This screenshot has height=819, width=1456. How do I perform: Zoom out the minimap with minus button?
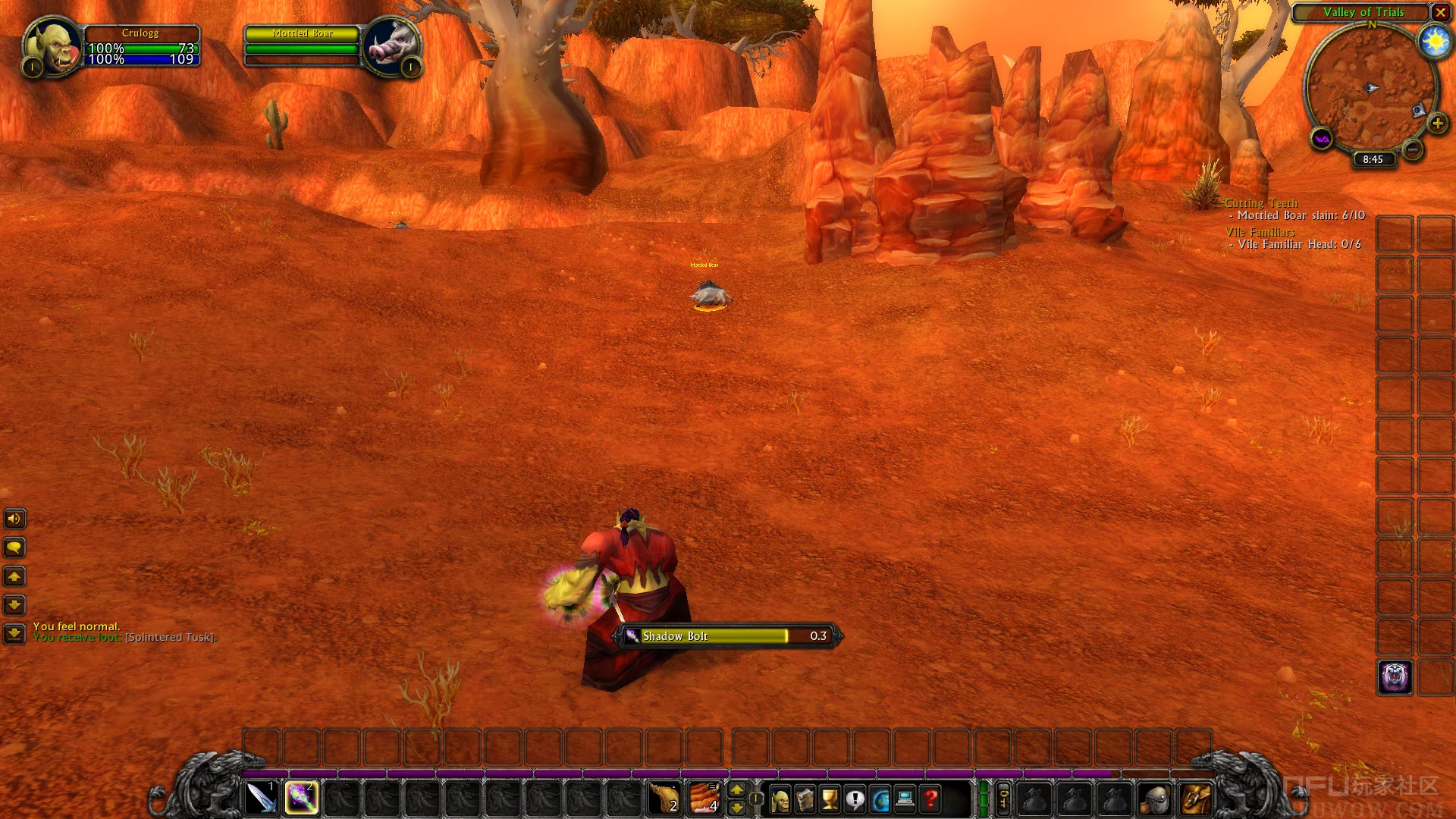1412,149
